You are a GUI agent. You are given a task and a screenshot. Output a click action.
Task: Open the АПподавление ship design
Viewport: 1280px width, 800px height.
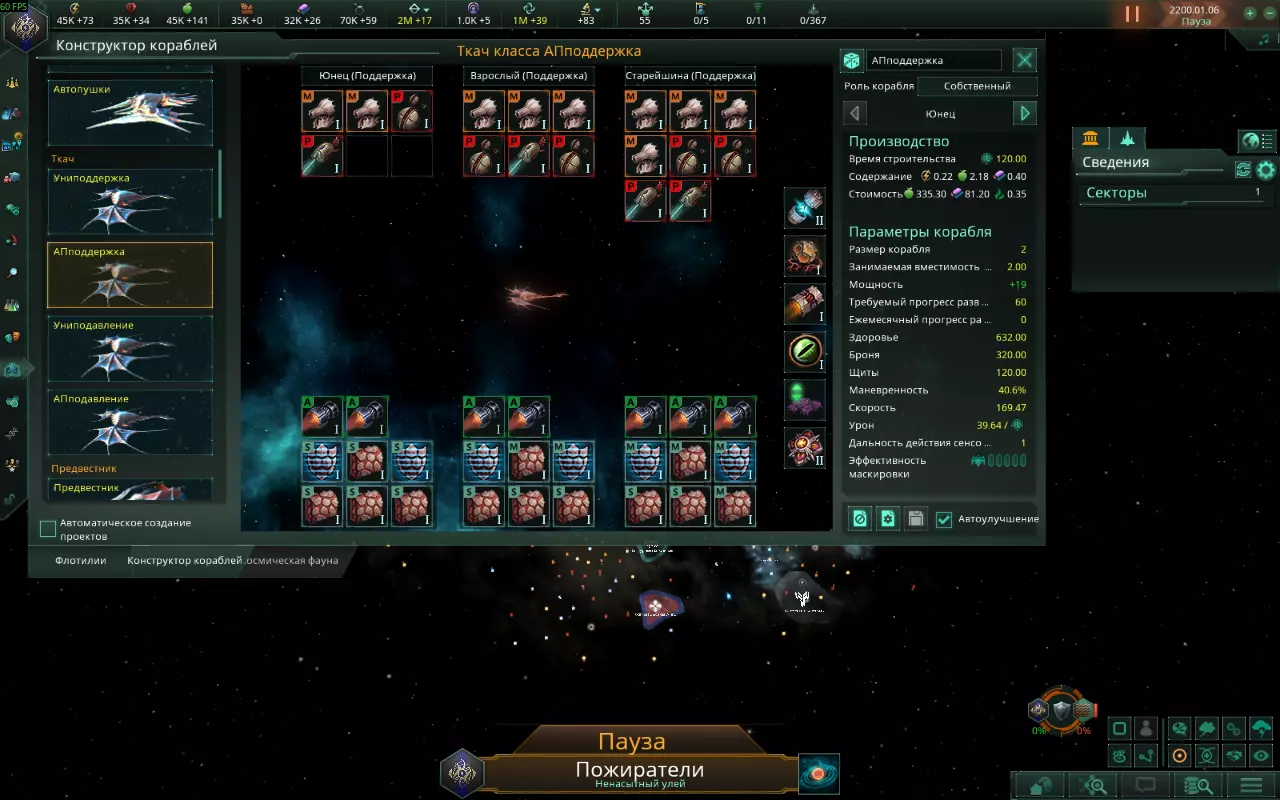[x=131, y=421]
